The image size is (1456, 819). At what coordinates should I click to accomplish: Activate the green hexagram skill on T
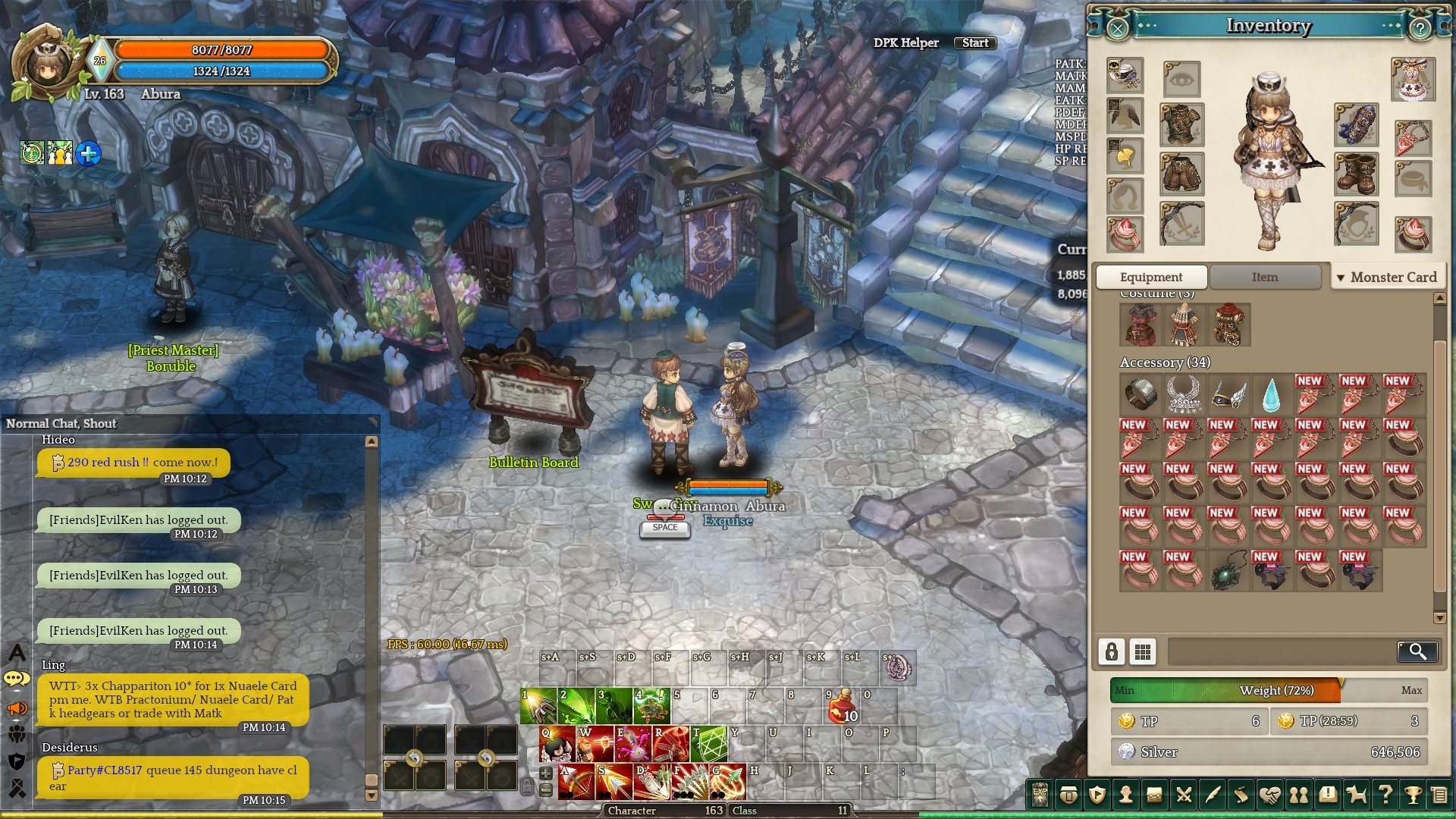pyautogui.click(x=708, y=744)
